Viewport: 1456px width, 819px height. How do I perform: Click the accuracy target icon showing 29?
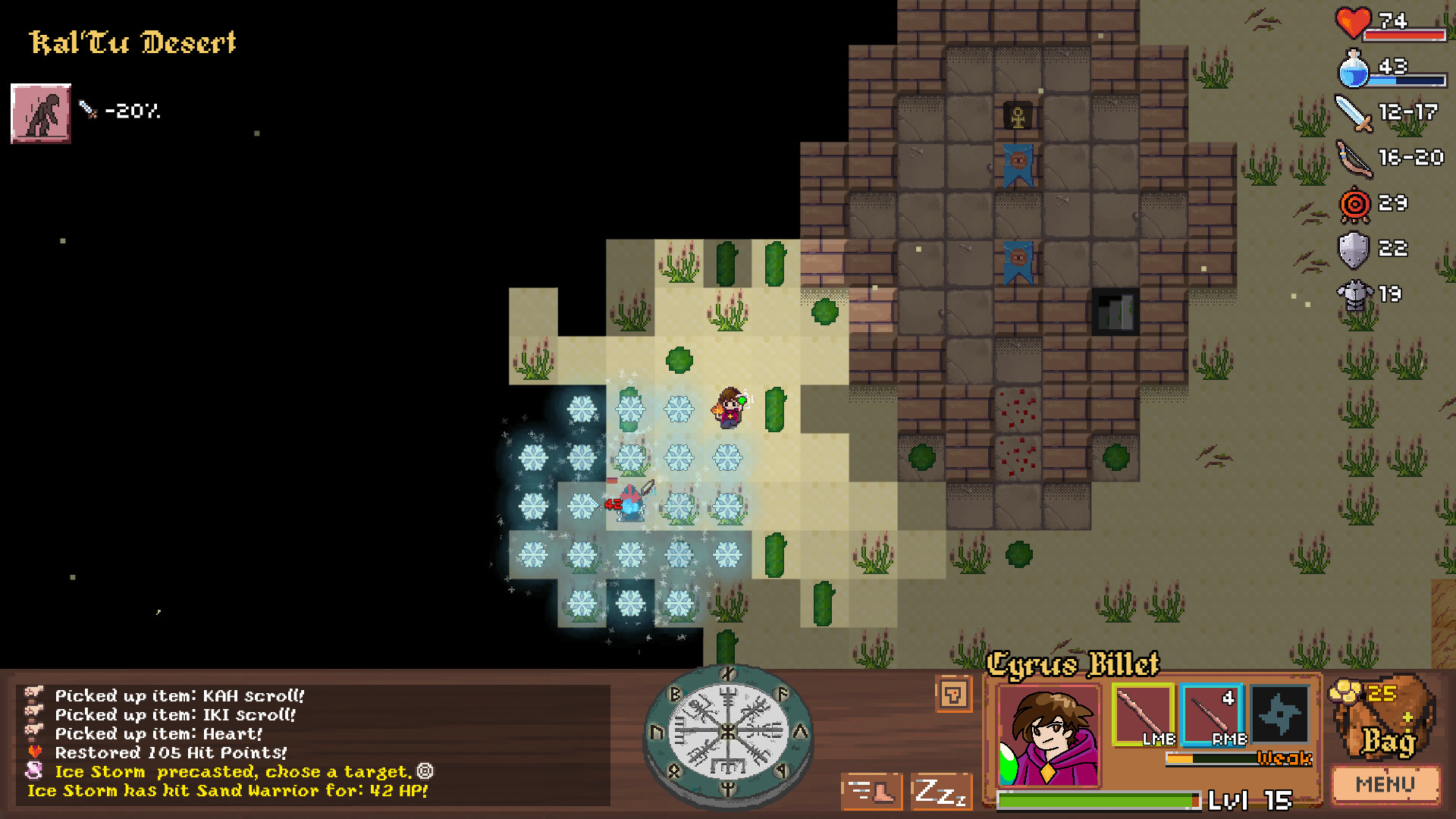click(1354, 203)
